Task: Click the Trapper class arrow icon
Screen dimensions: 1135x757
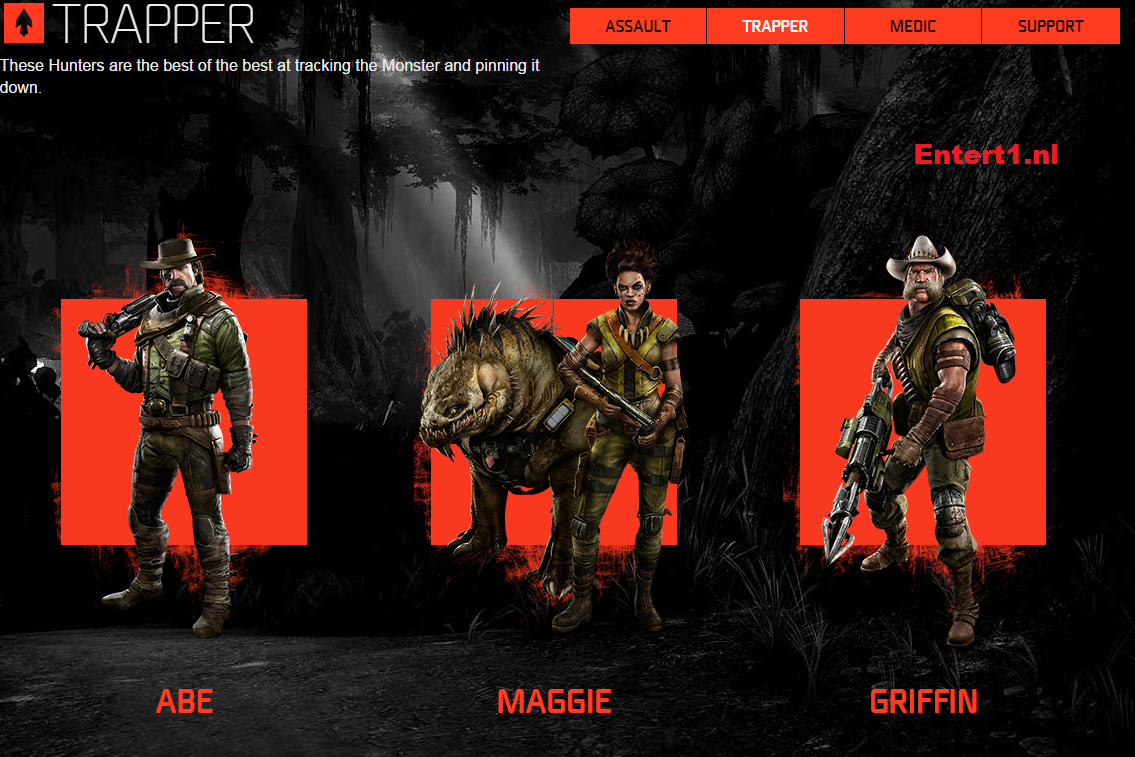Action: [x=23, y=23]
